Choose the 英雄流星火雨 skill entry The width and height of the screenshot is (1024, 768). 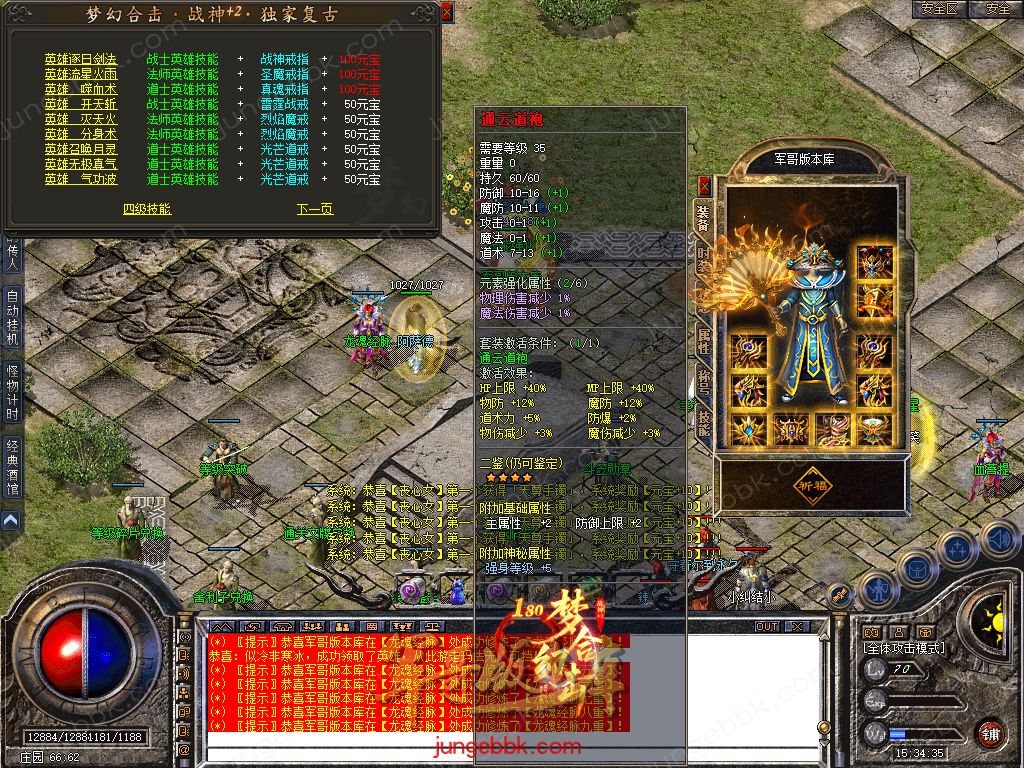pos(80,74)
